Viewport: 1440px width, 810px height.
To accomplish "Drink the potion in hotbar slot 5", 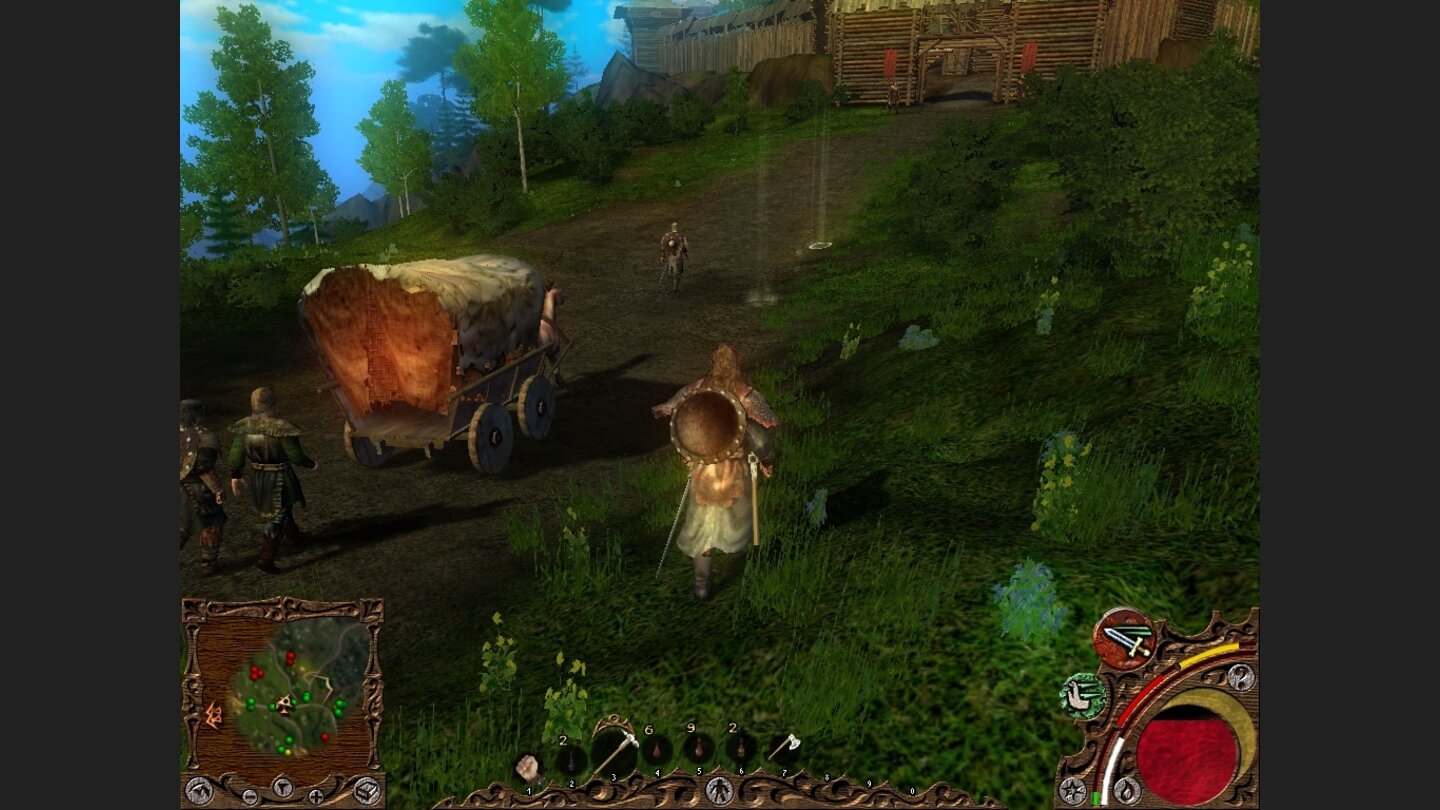I will point(699,750).
